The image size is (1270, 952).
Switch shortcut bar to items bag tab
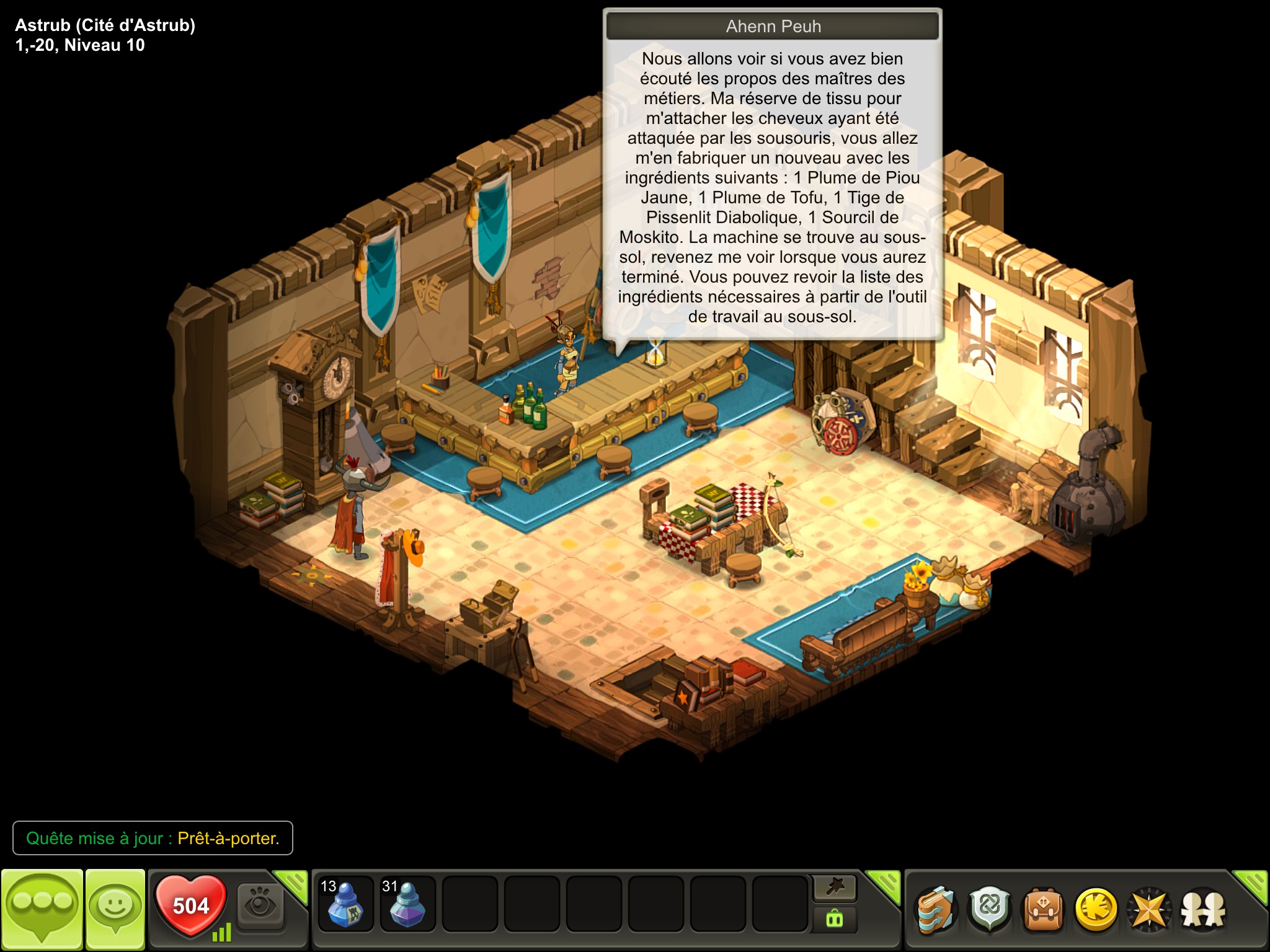coord(835,919)
